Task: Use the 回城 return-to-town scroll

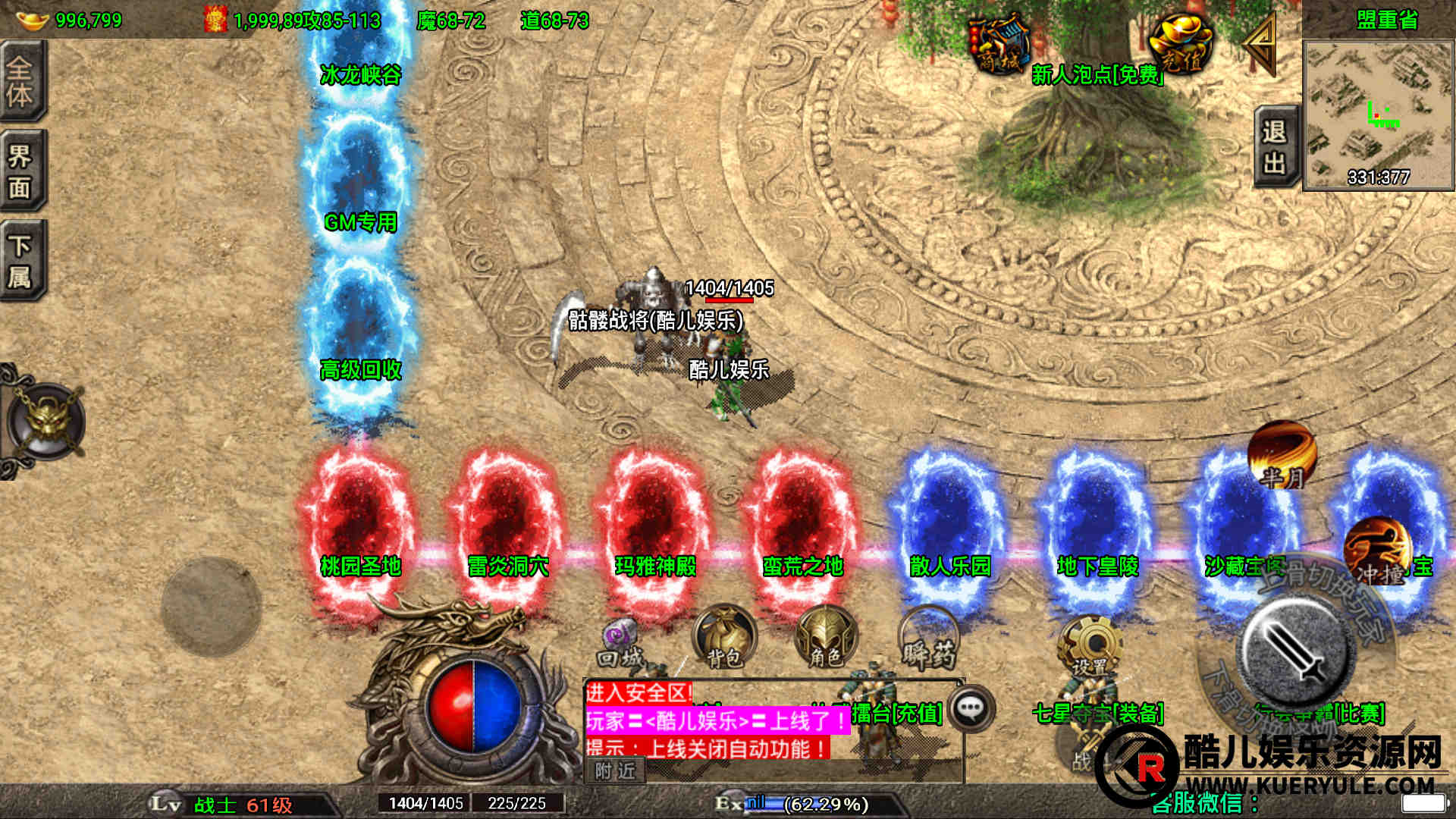Action: [x=621, y=645]
